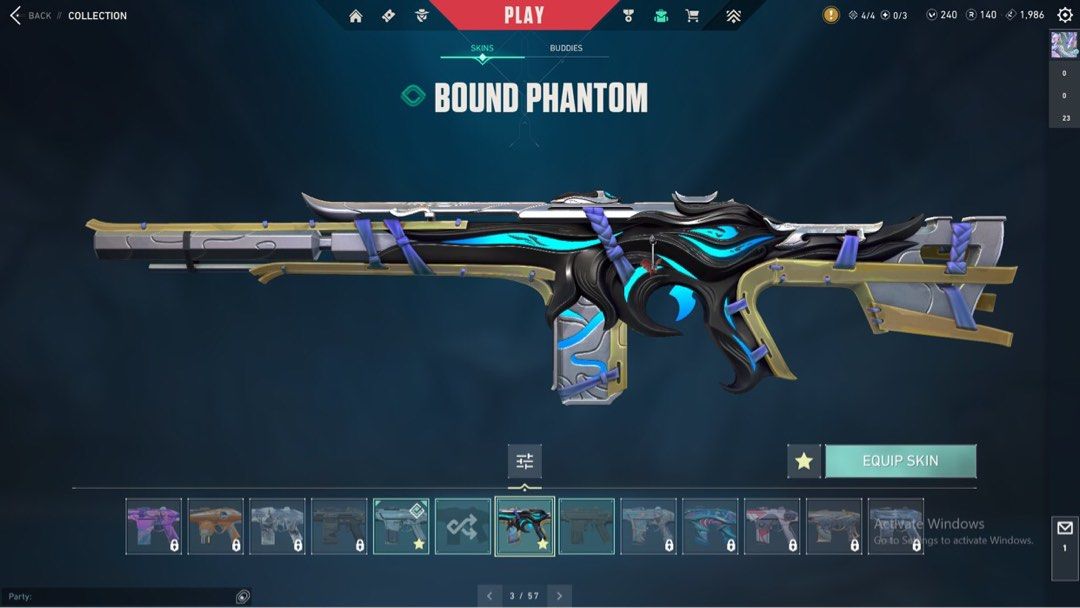
Task: Choose the locked orange Phantom skin
Action: pyautogui.click(x=216, y=526)
